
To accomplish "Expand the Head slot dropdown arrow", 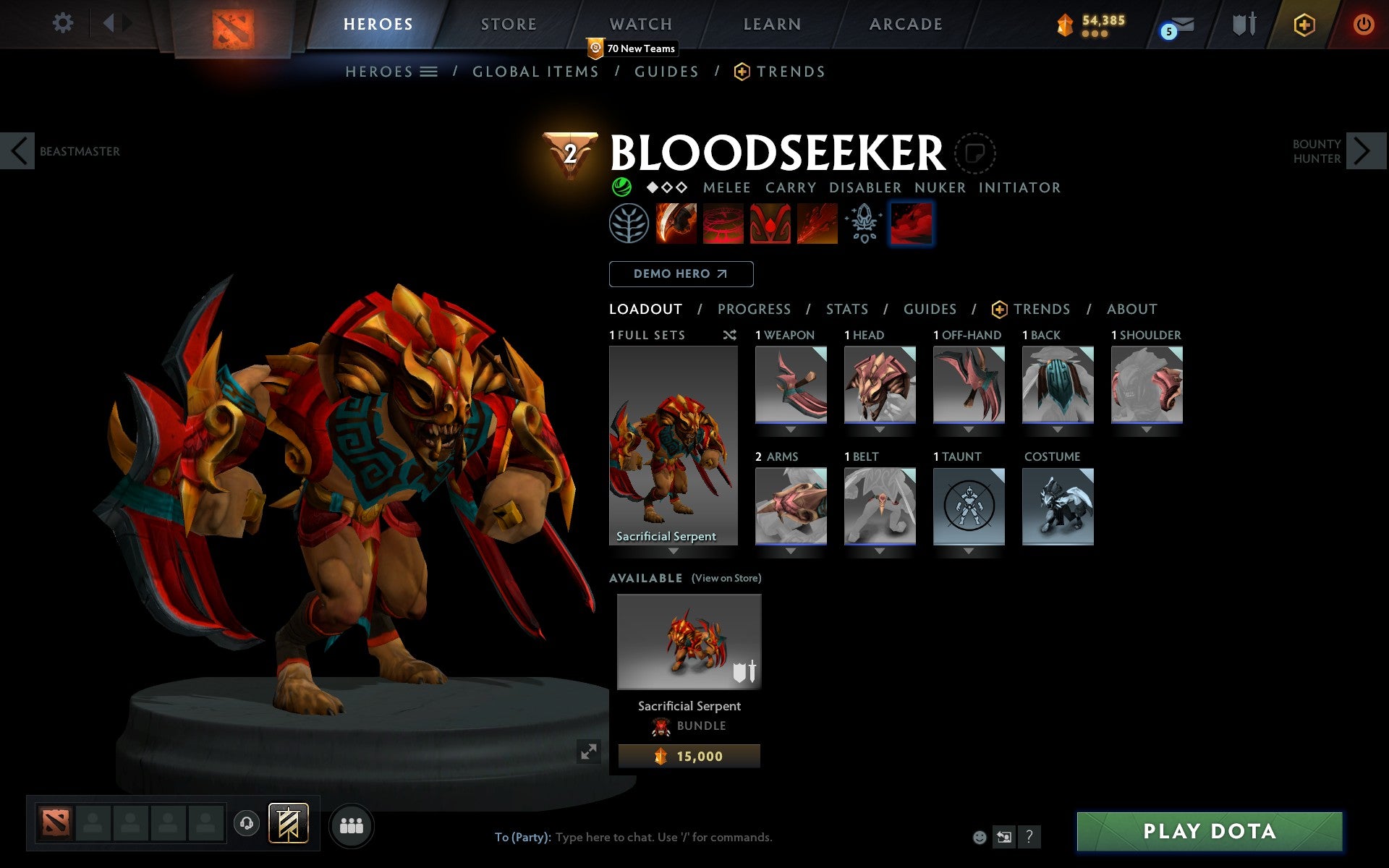I will (x=879, y=428).
